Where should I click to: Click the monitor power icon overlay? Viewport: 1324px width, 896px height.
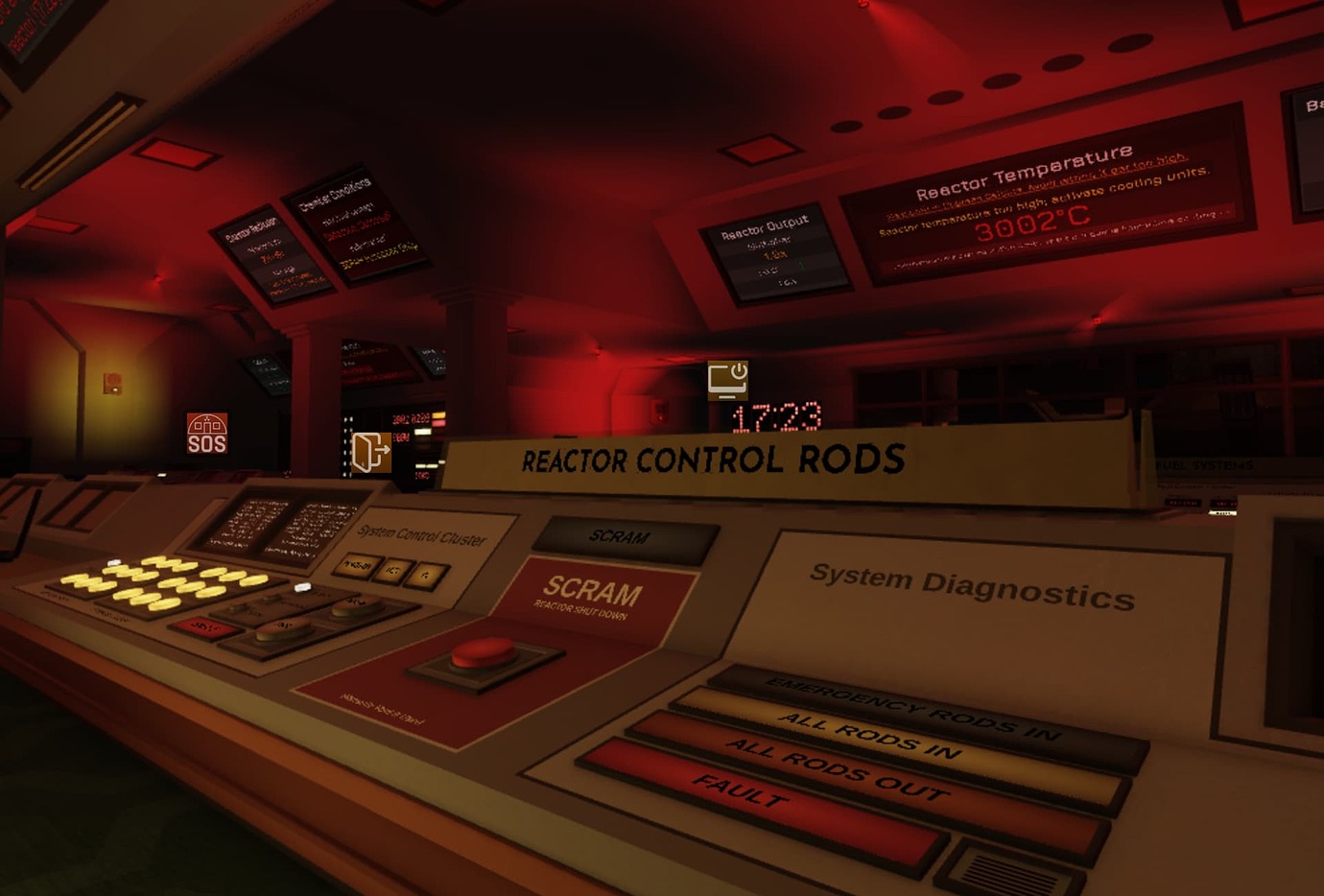pyautogui.click(x=727, y=381)
